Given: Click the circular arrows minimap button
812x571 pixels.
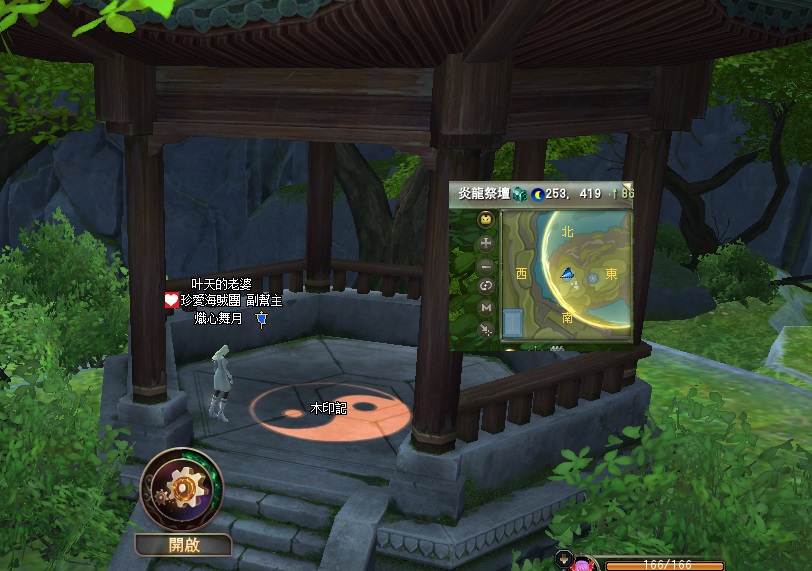Looking at the screenshot, I should pos(486,286).
